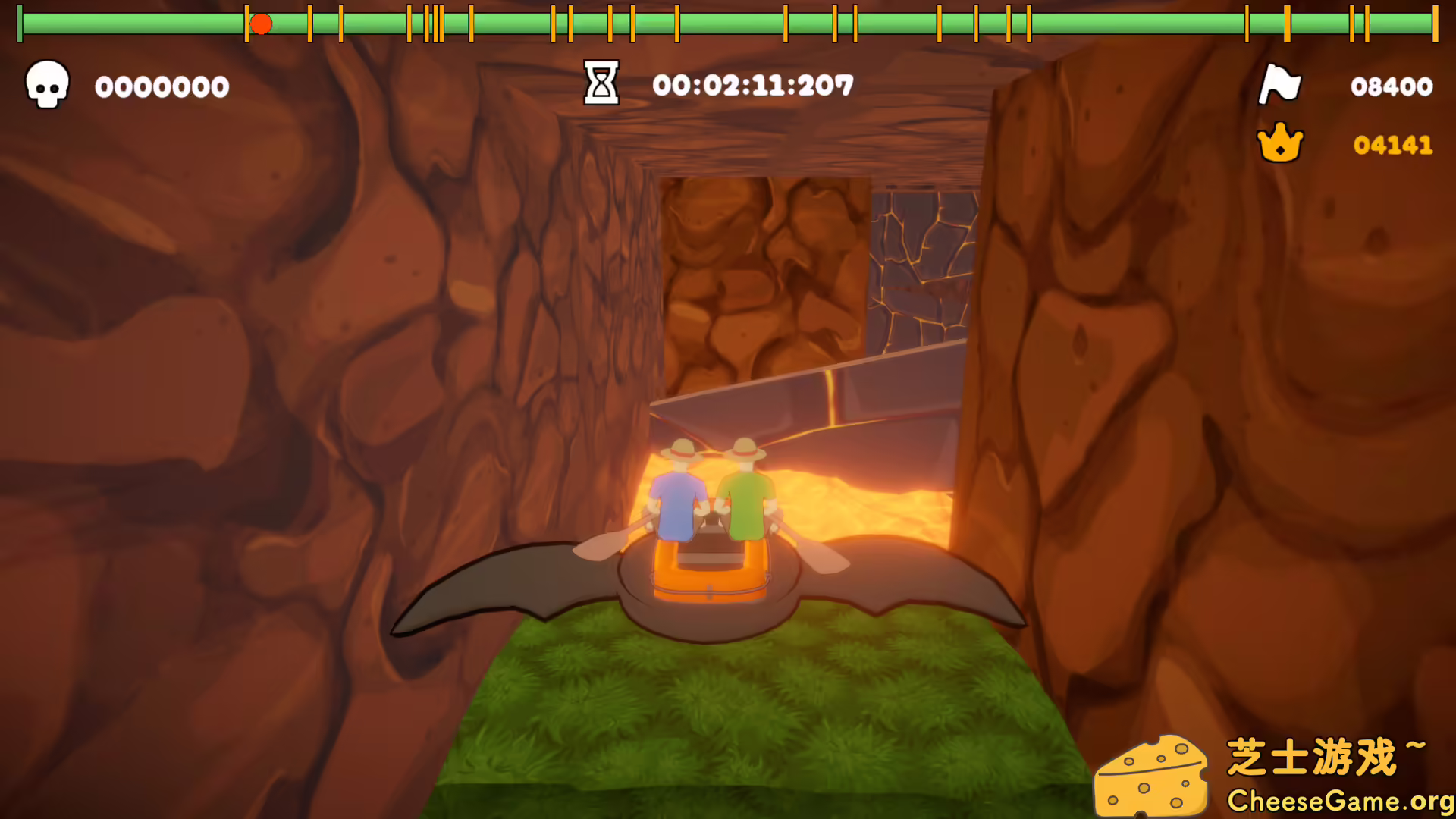Click the green level progress bar
1456x819 pixels.
tap(728, 23)
